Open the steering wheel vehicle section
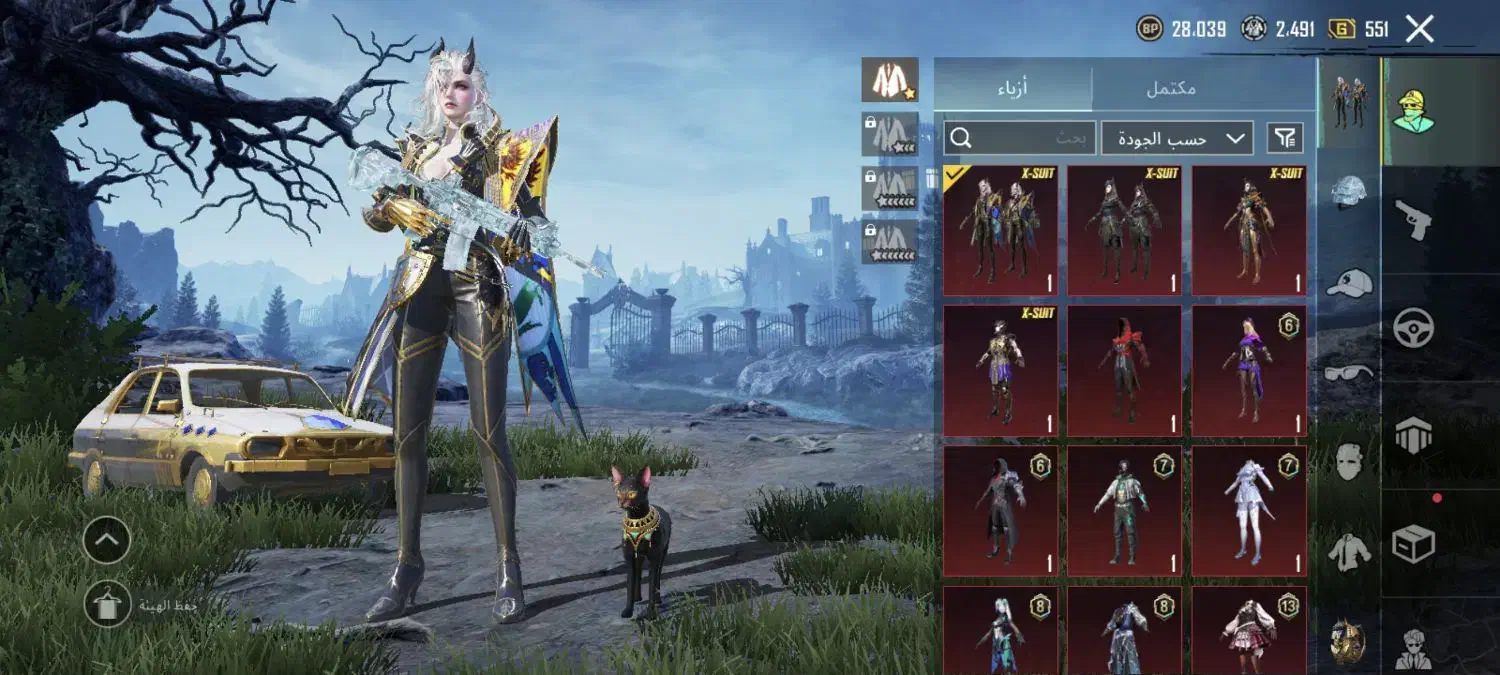This screenshot has height=675, width=1500. (1413, 327)
